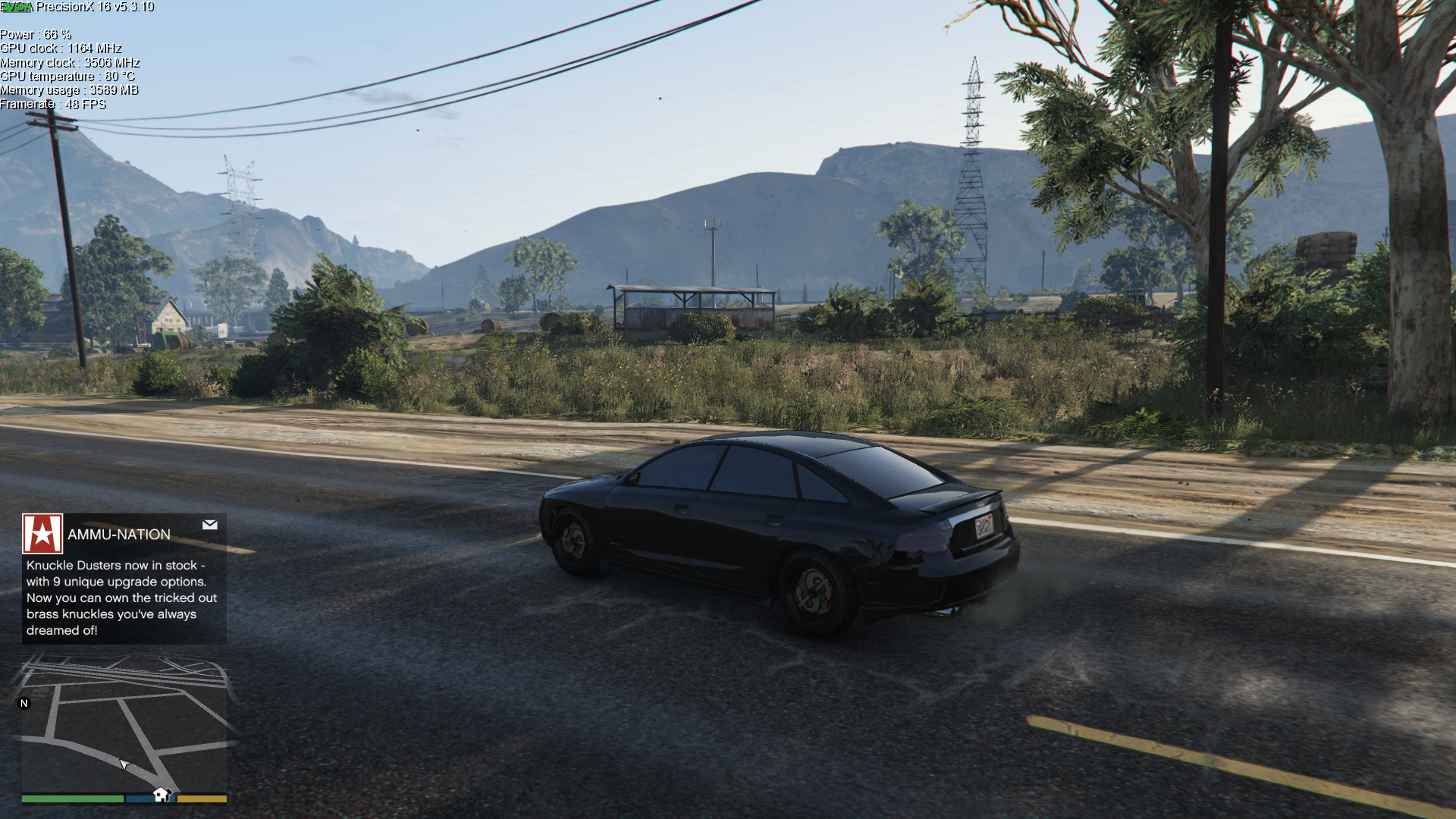The image size is (1456, 819).
Task: Select the safehouse marker on minimap
Action: [161, 794]
